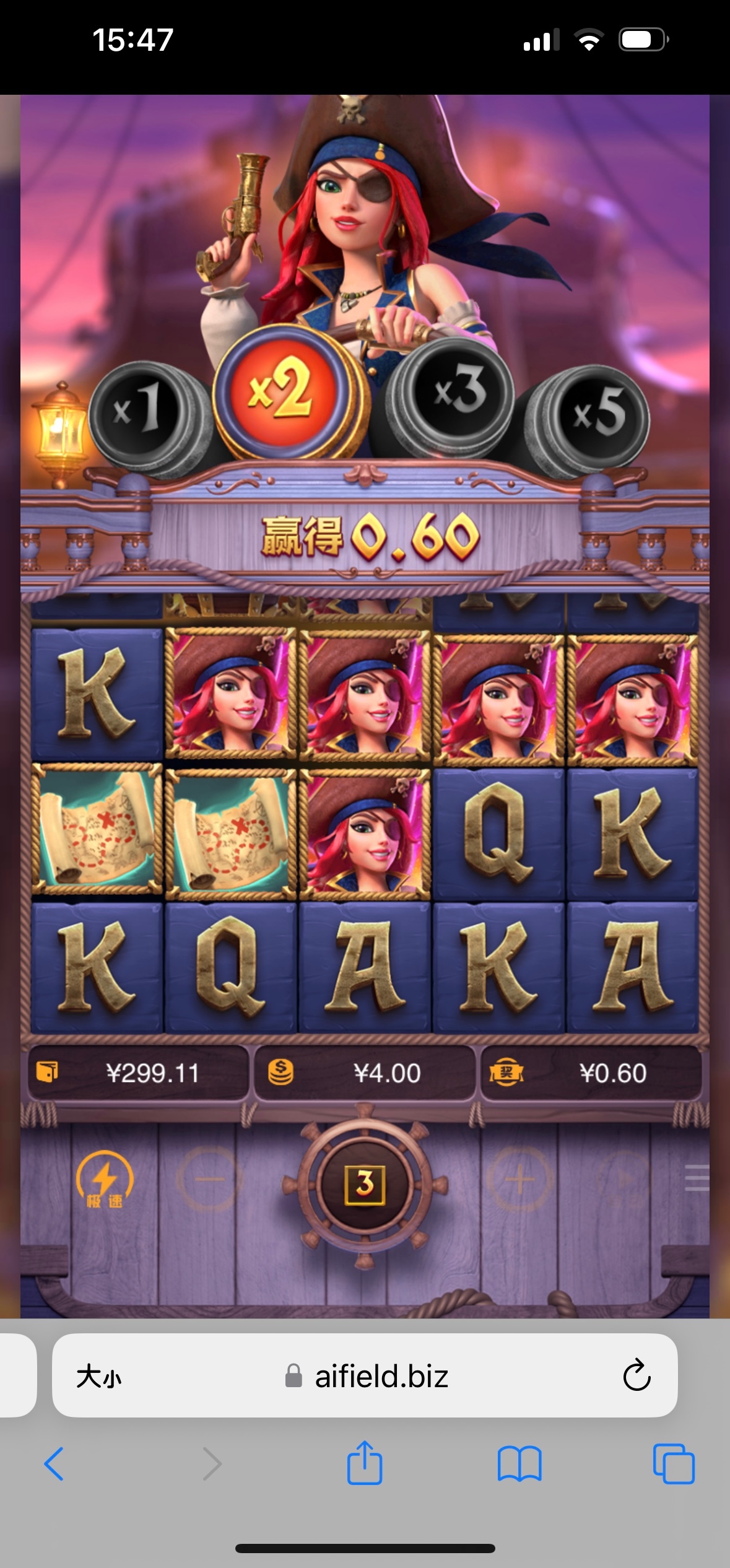Toggle the 极速 turbo spin mode

click(104, 1180)
